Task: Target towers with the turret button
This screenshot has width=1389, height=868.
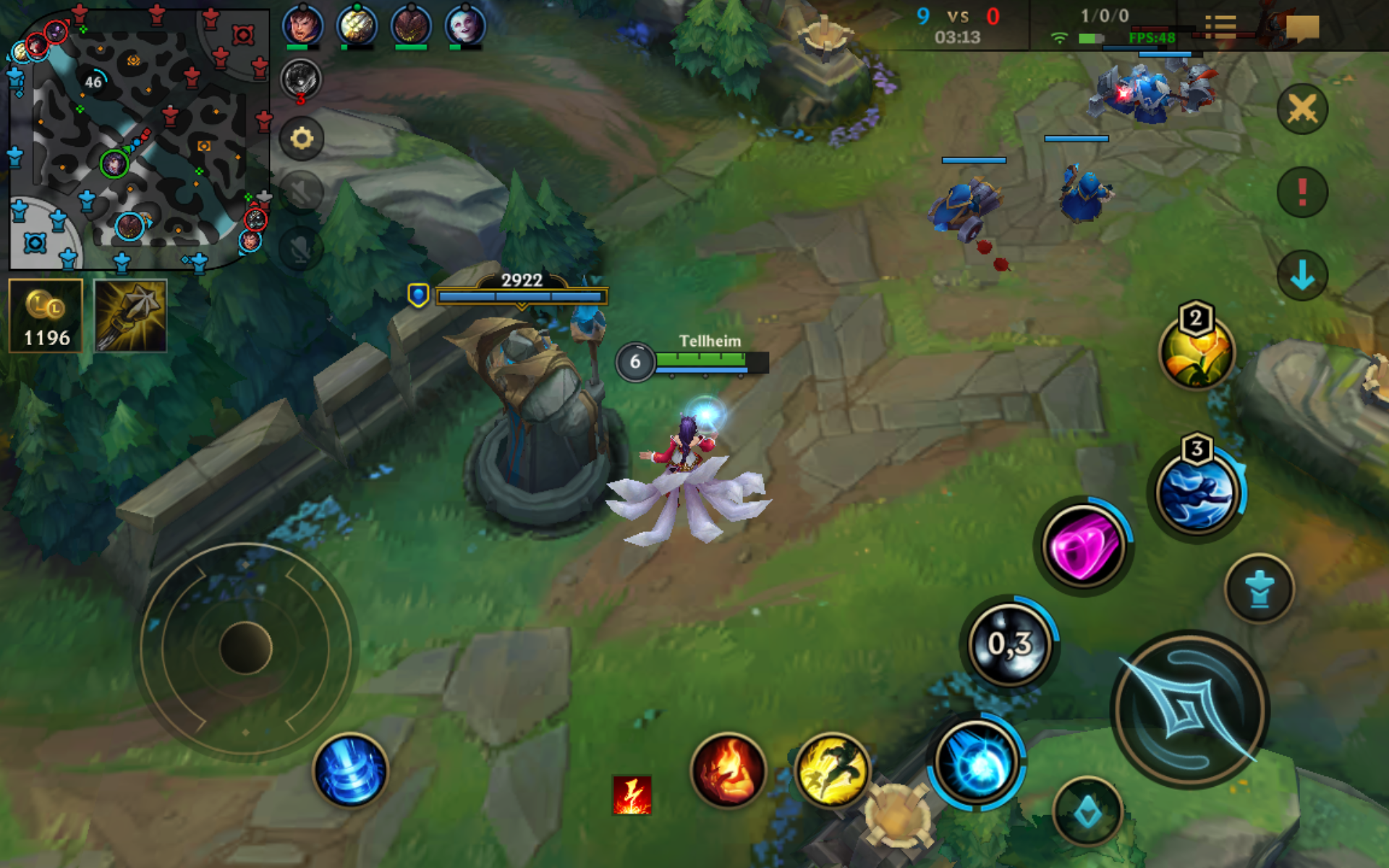Action: point(1260,588)
